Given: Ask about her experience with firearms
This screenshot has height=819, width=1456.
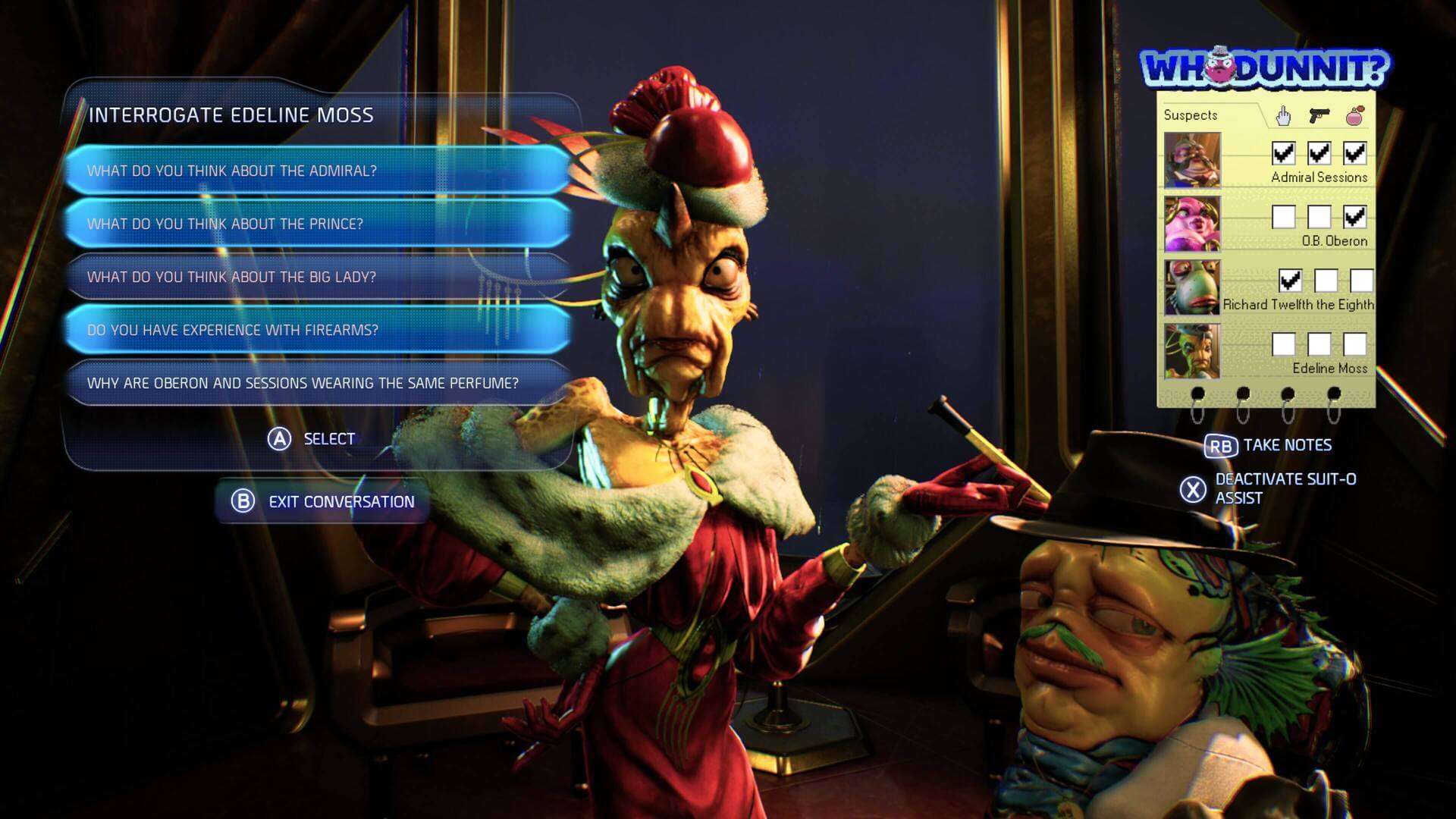Looking at the screenshot, I should 317,330.
